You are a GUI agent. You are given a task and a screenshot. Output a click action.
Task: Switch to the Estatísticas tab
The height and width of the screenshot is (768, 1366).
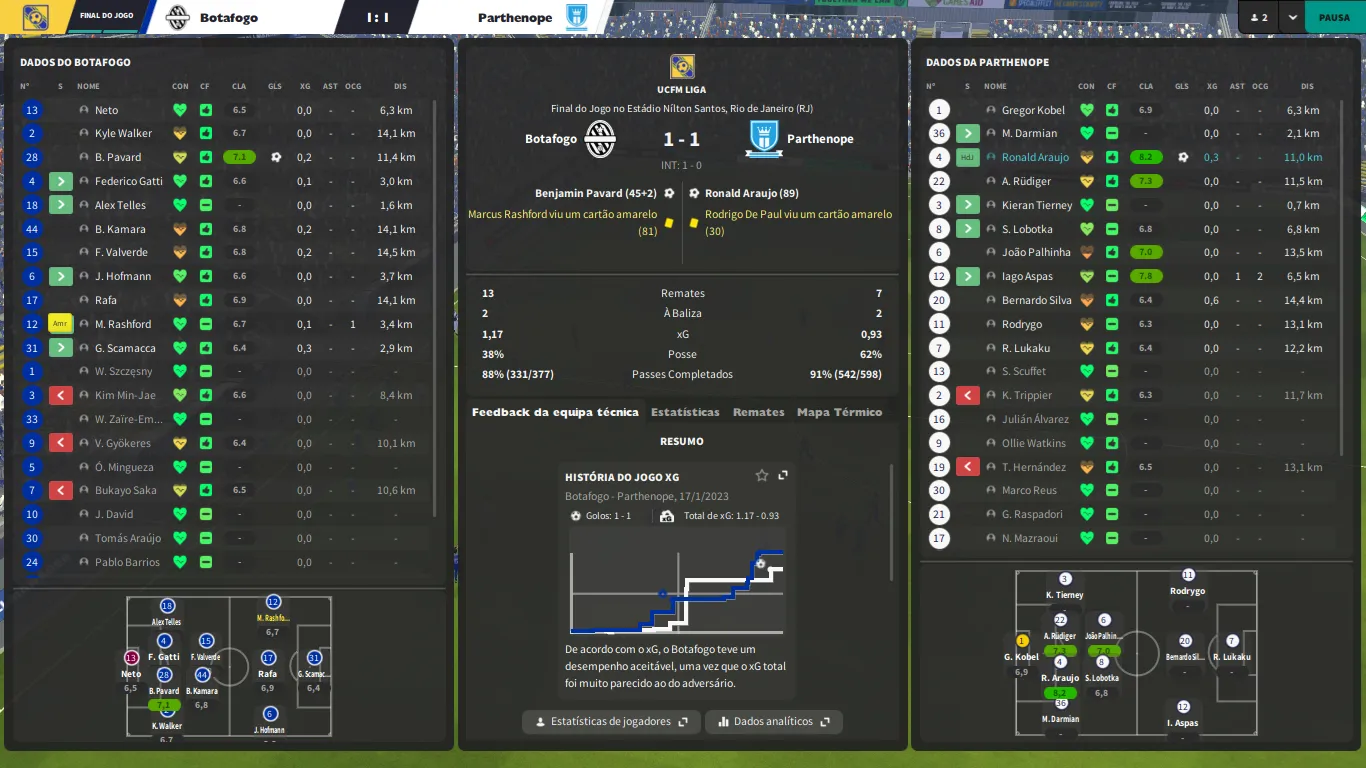(685, 412)
